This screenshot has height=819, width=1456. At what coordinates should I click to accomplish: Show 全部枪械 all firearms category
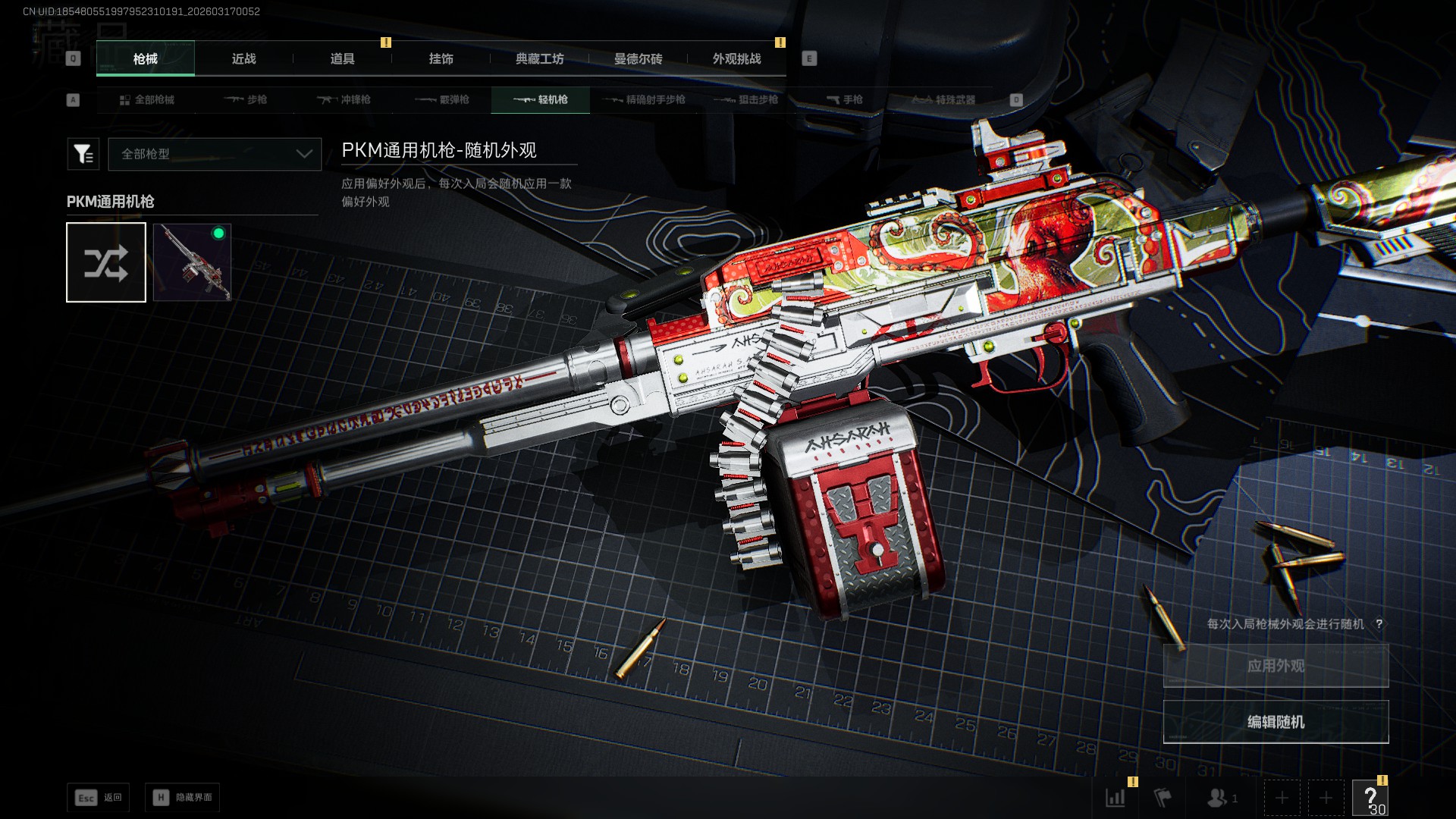[x=146, y=100]
